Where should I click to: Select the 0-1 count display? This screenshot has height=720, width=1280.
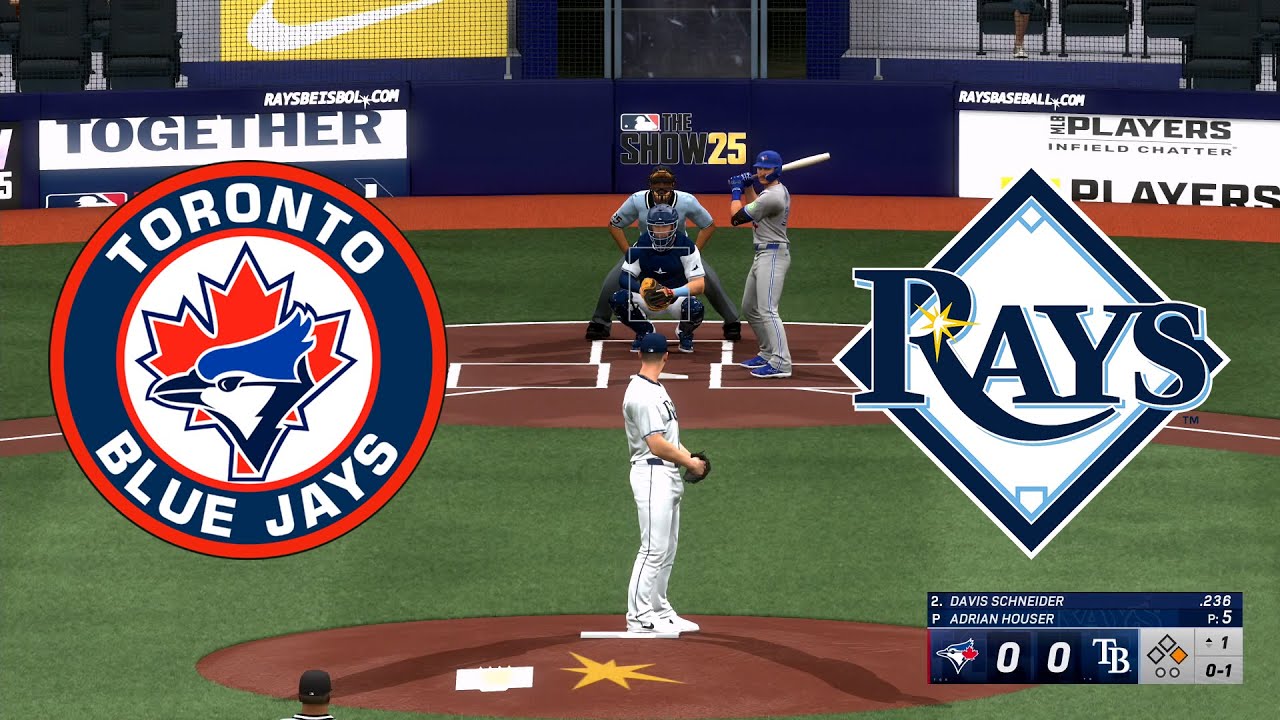[x=1222, y=670]
